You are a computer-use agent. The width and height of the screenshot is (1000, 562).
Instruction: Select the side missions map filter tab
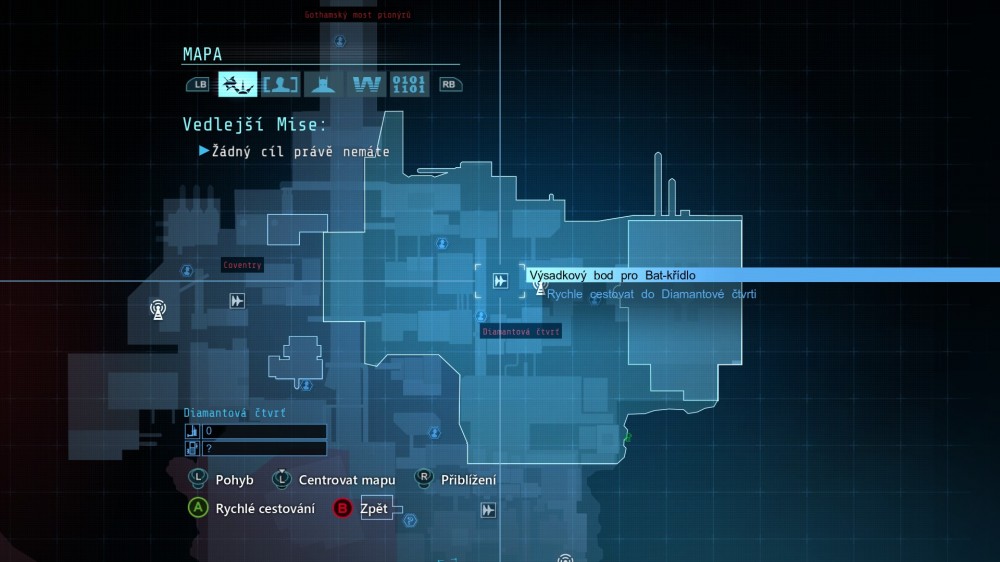[x=238, y=84]
